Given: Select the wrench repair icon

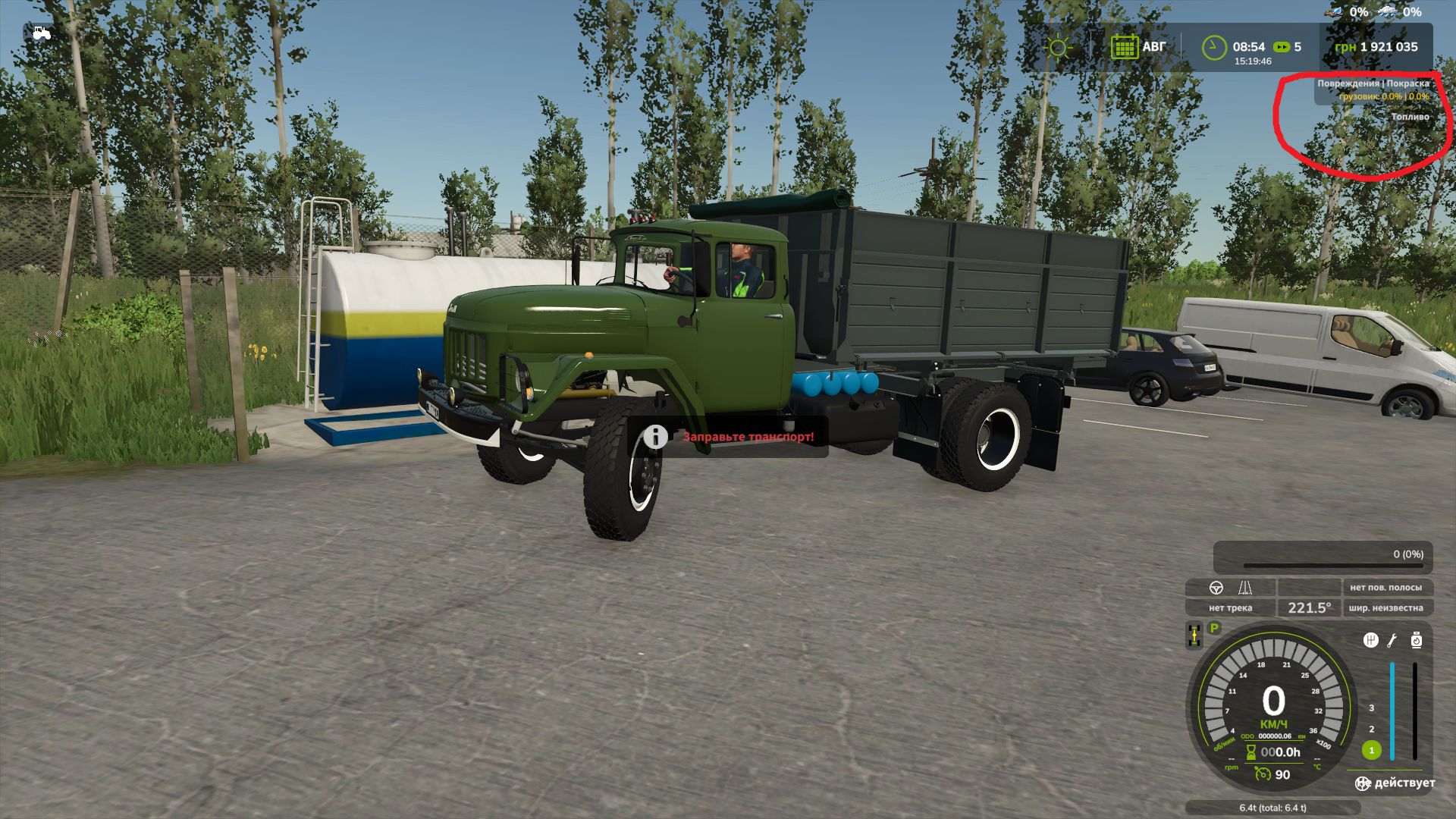Looking at the screenshot, I should [x=1392, y=641].
